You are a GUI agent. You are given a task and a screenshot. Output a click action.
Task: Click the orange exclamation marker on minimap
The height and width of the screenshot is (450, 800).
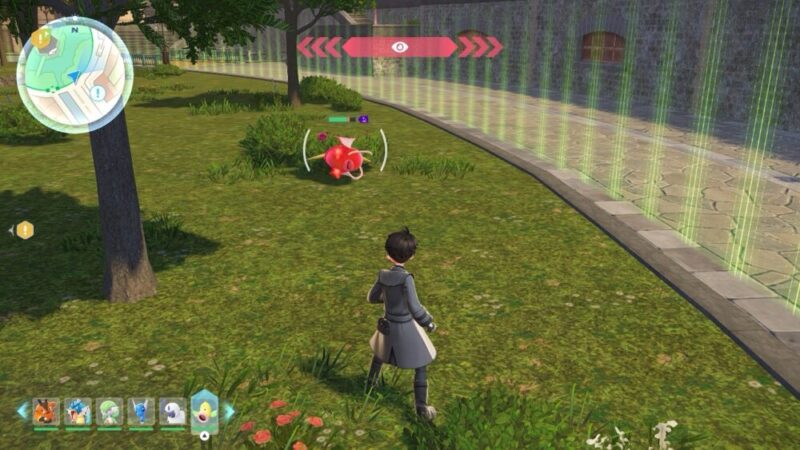41,38
